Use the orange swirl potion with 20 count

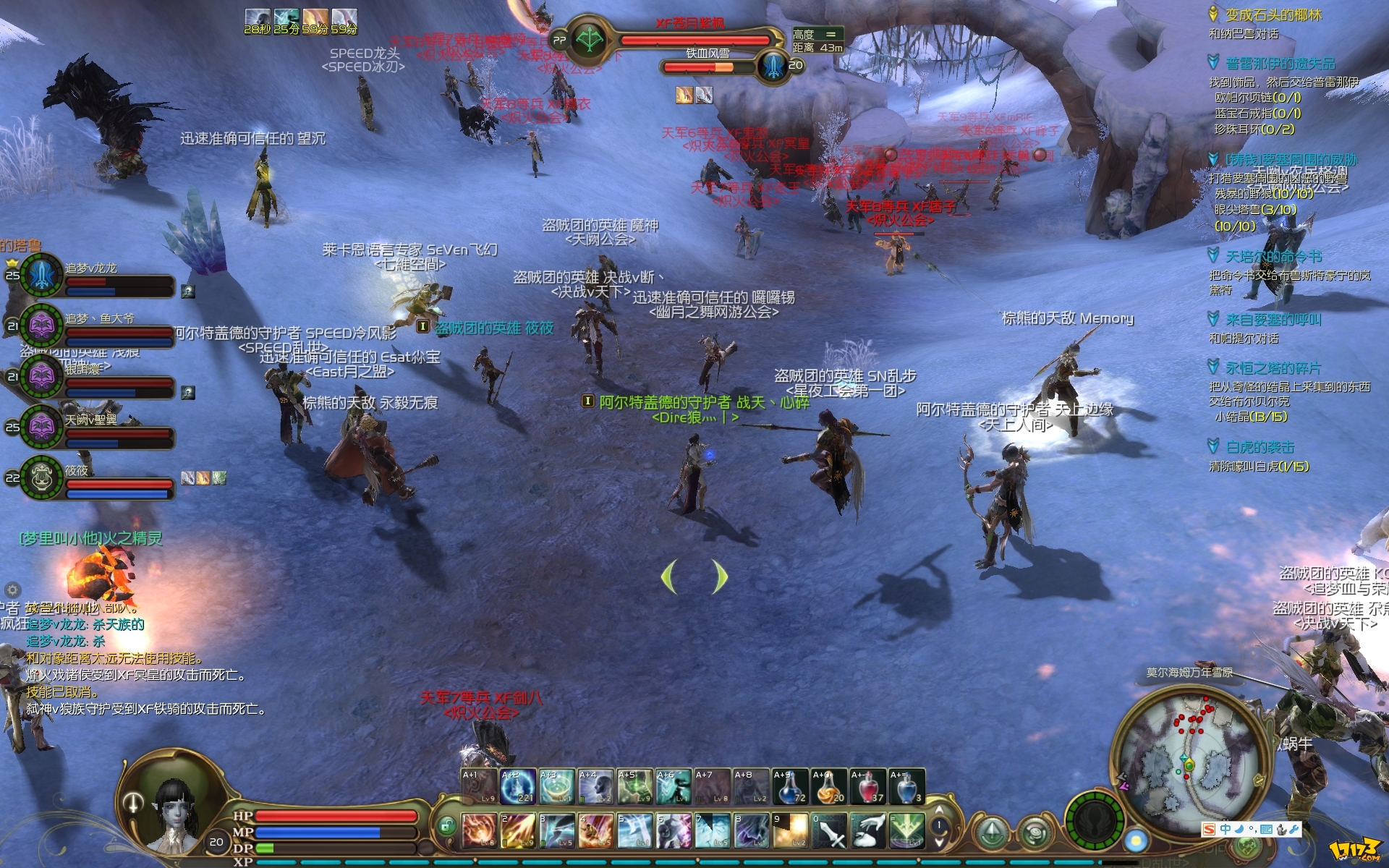(829, 787)
